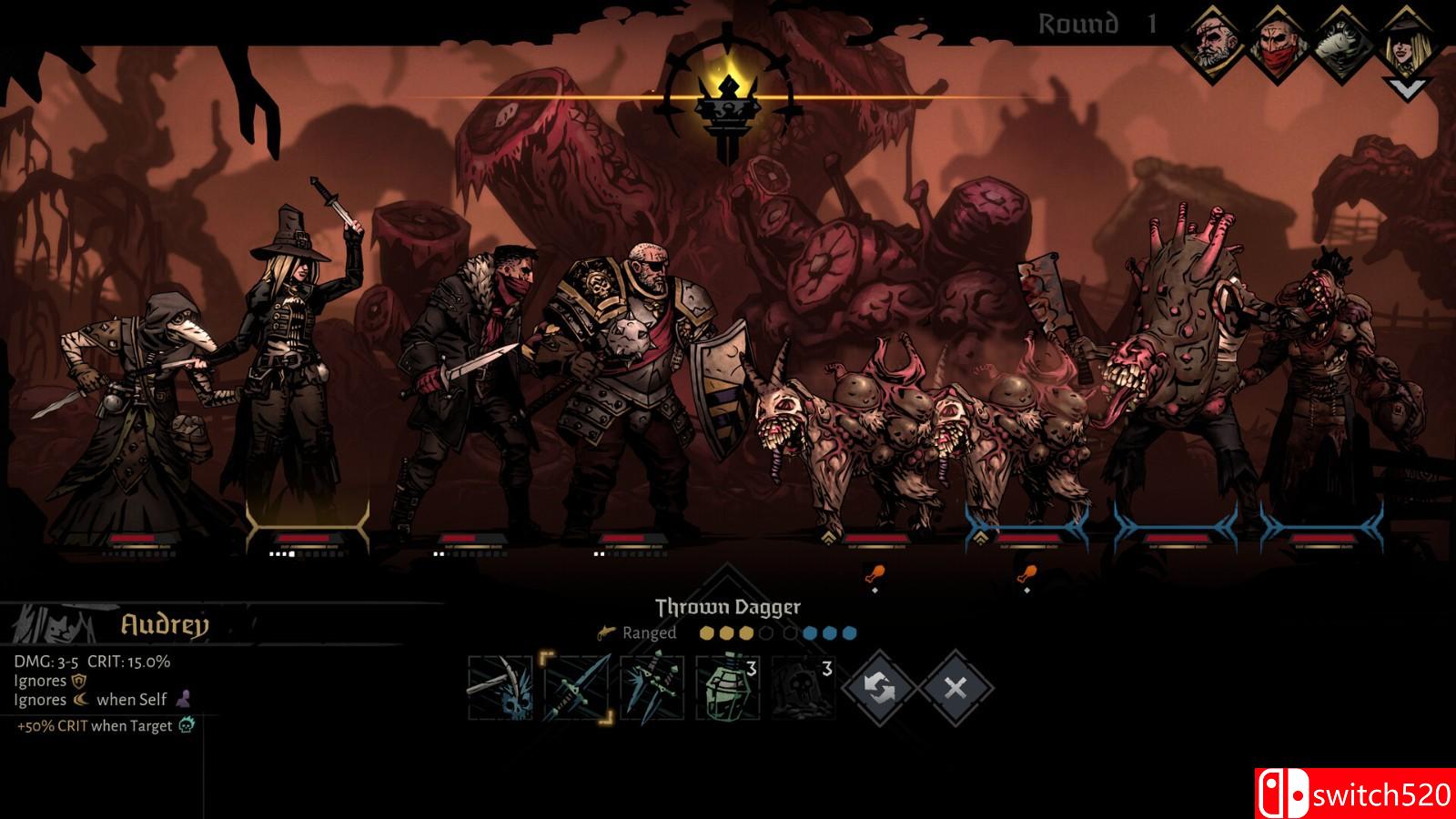
Task: Select the greyed-out skull tombstone skill
Action: [803, 688]
